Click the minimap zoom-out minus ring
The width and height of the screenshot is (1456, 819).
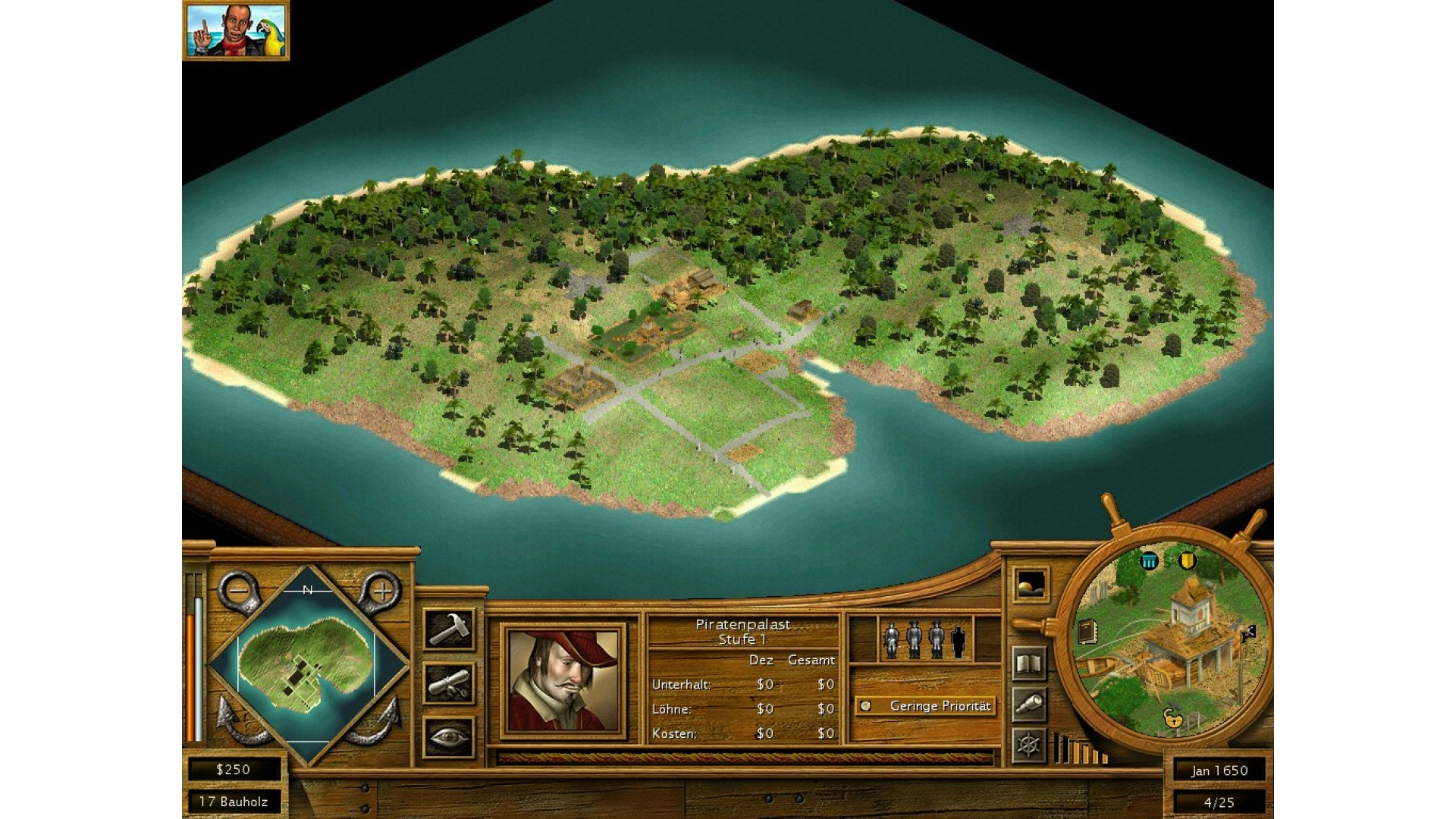pyautogui.click(x=239, y=591)
